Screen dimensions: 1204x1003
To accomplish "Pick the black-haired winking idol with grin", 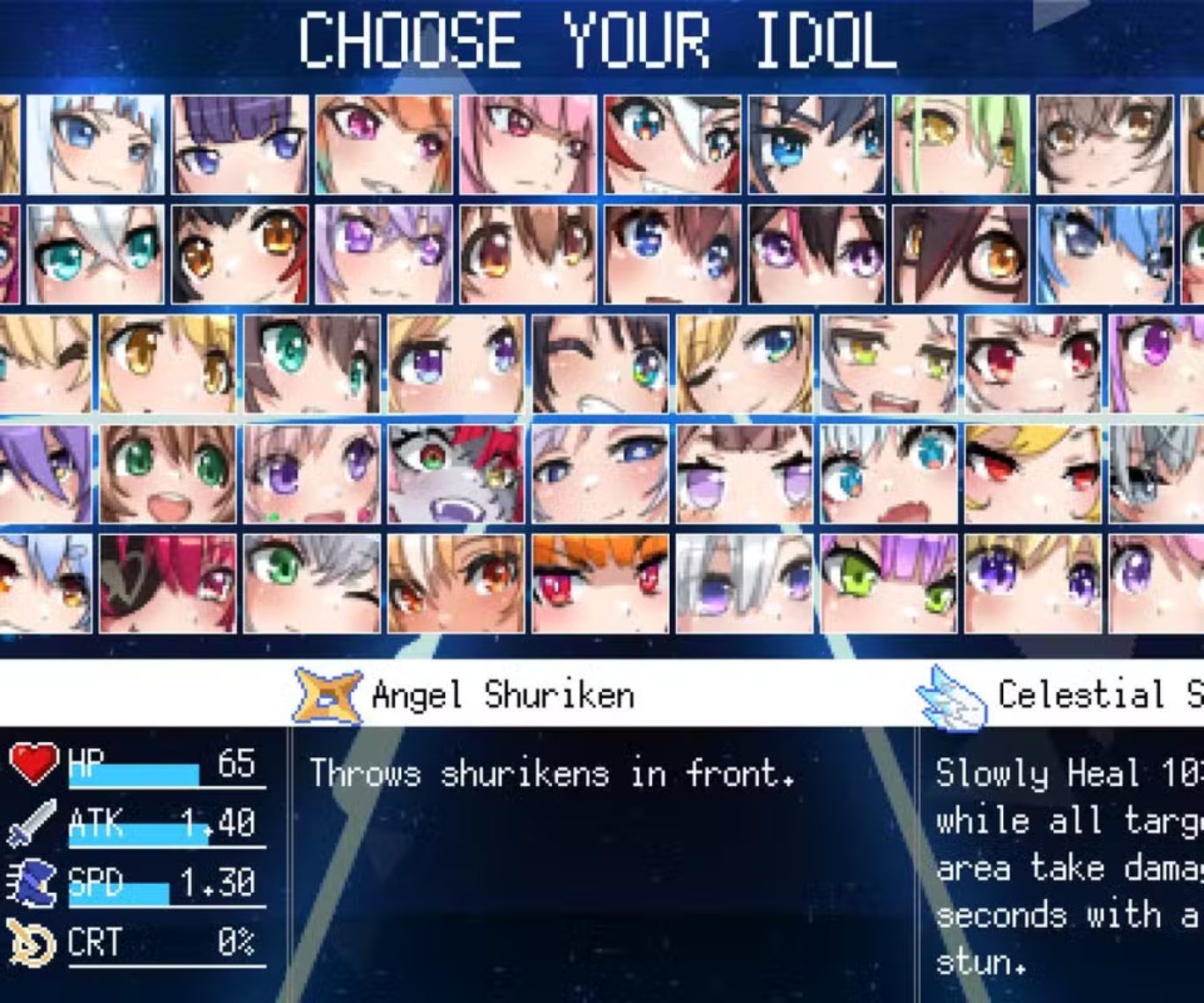I will (600, 364).
